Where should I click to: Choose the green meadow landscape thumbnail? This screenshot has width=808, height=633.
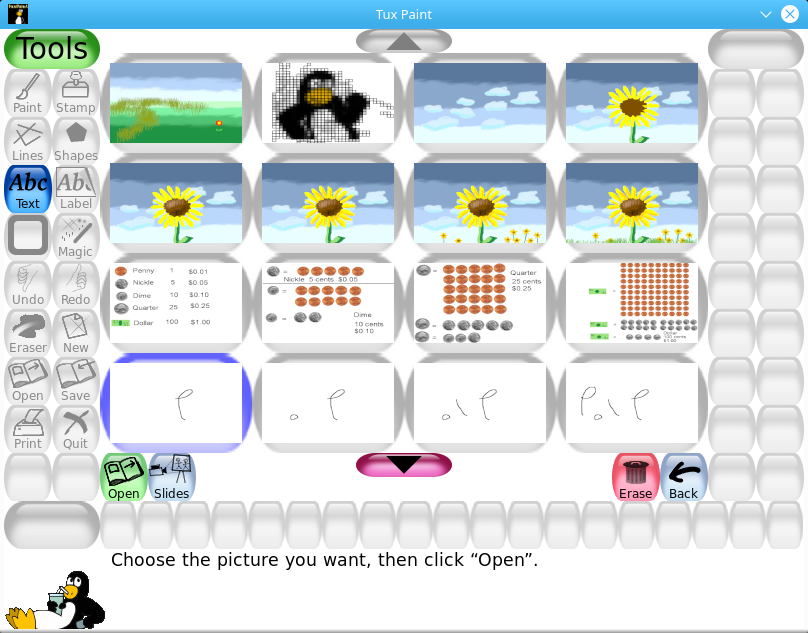[x=176, y=103]
